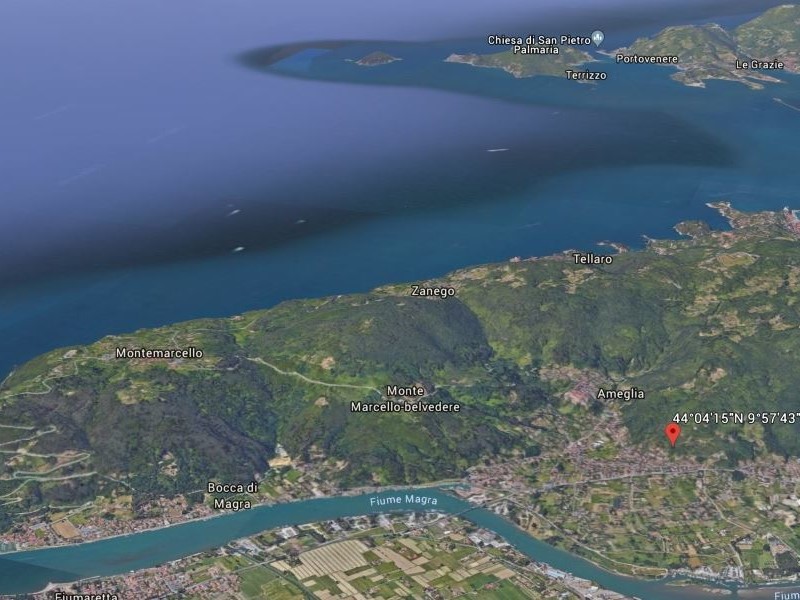This screenshot has width=800, height=600.
Task: Choose the Ameglia town label
Action: (620, 394)
